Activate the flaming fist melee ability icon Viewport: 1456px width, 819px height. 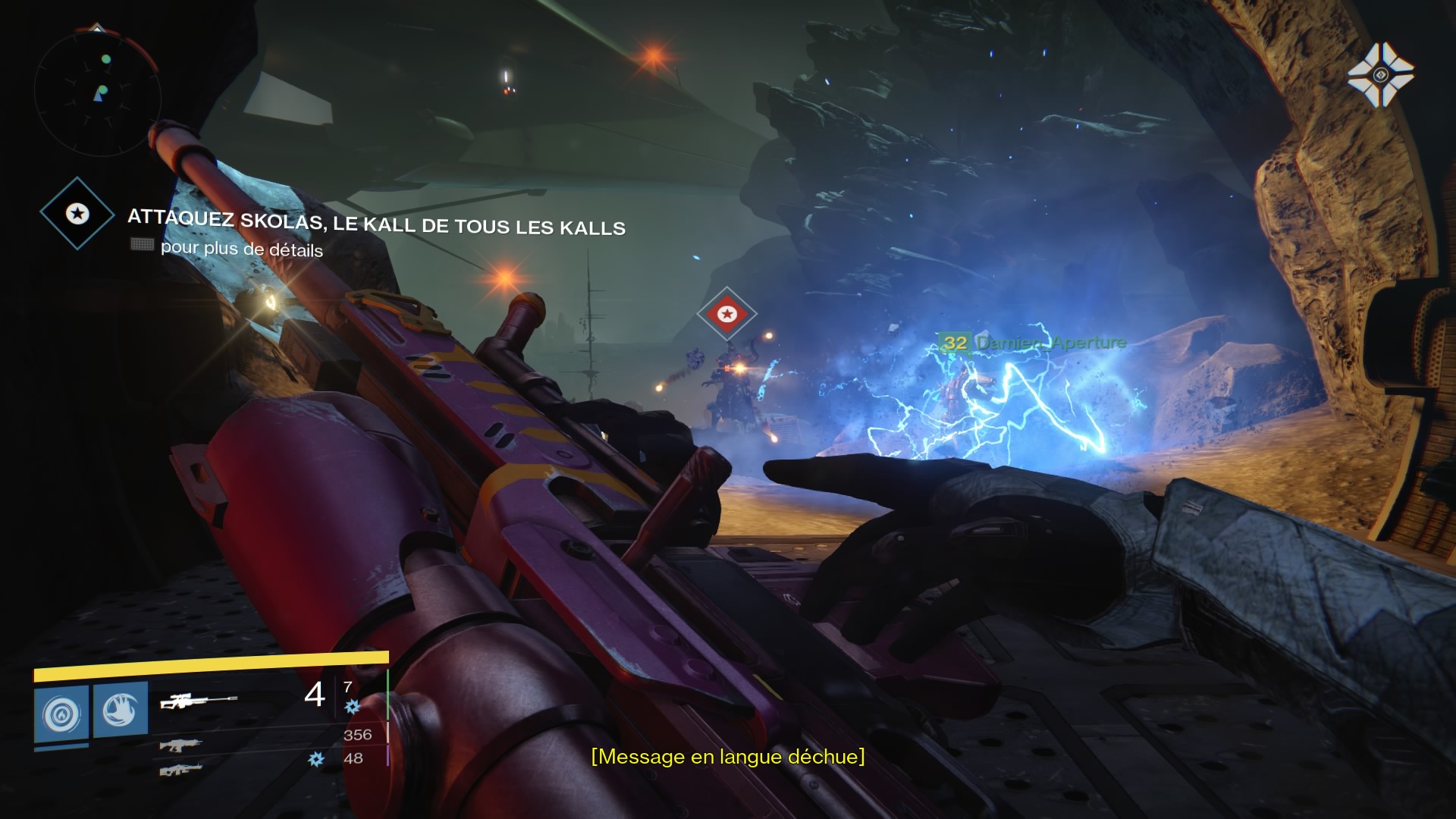point(121,710)
